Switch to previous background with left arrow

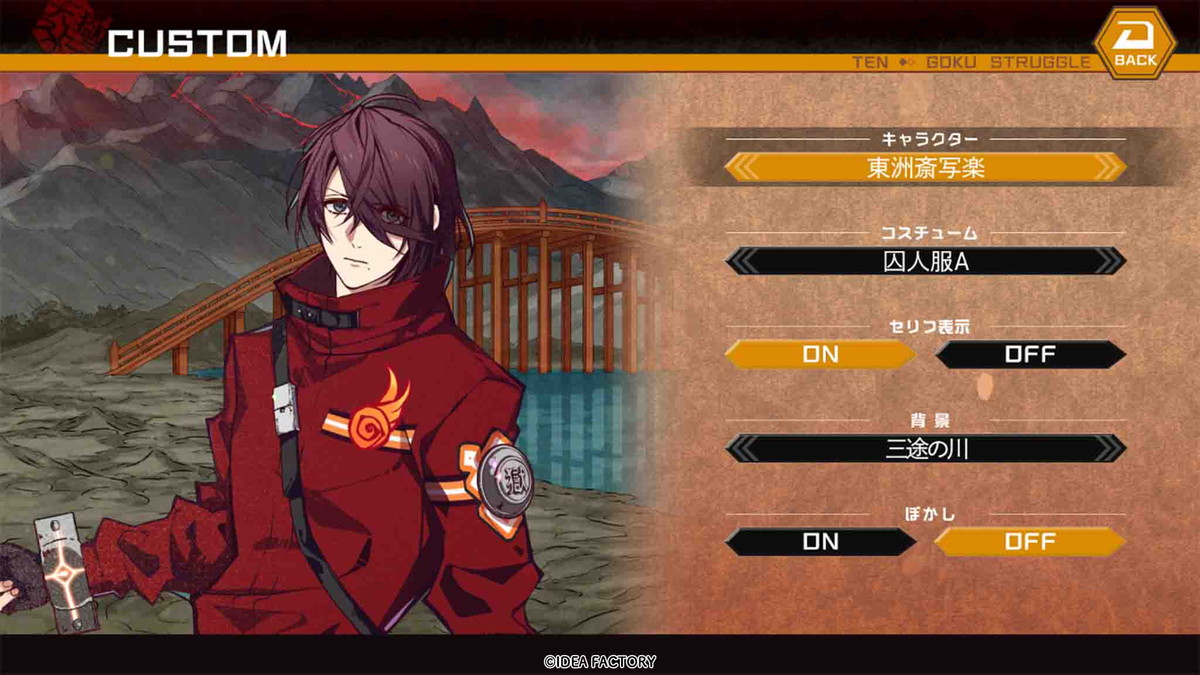(x=744, y=448)
